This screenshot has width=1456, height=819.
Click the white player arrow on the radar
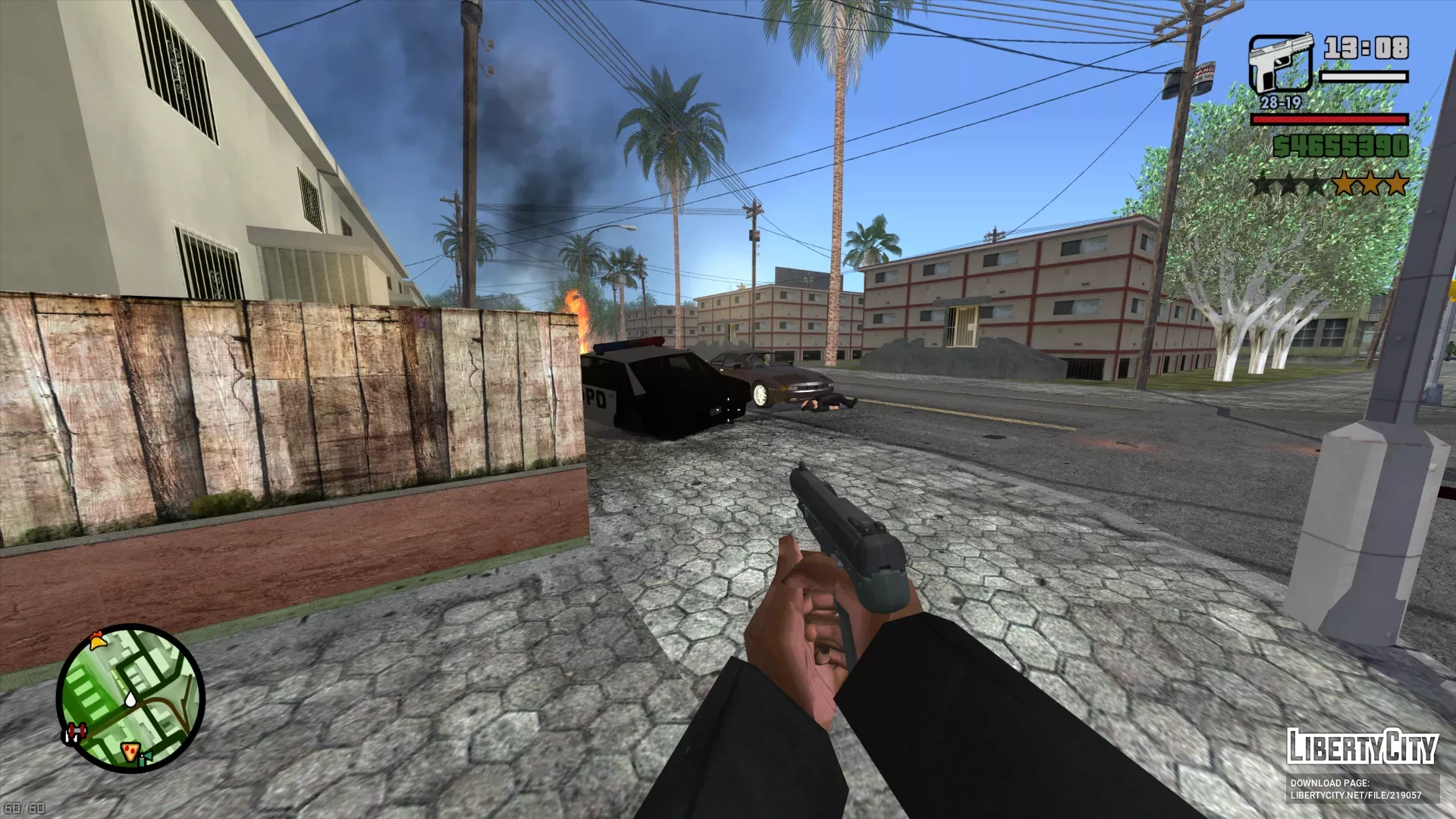(x=131, y=698)
